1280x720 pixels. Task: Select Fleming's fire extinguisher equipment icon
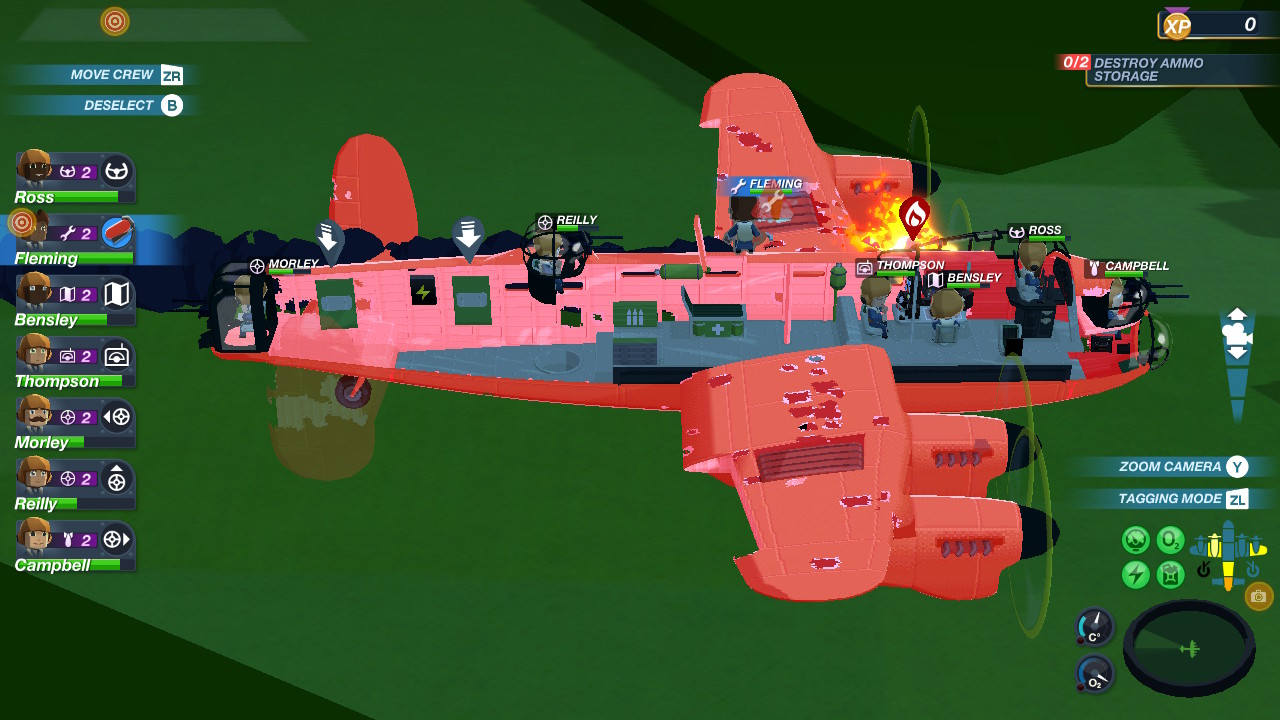[117, 232]
